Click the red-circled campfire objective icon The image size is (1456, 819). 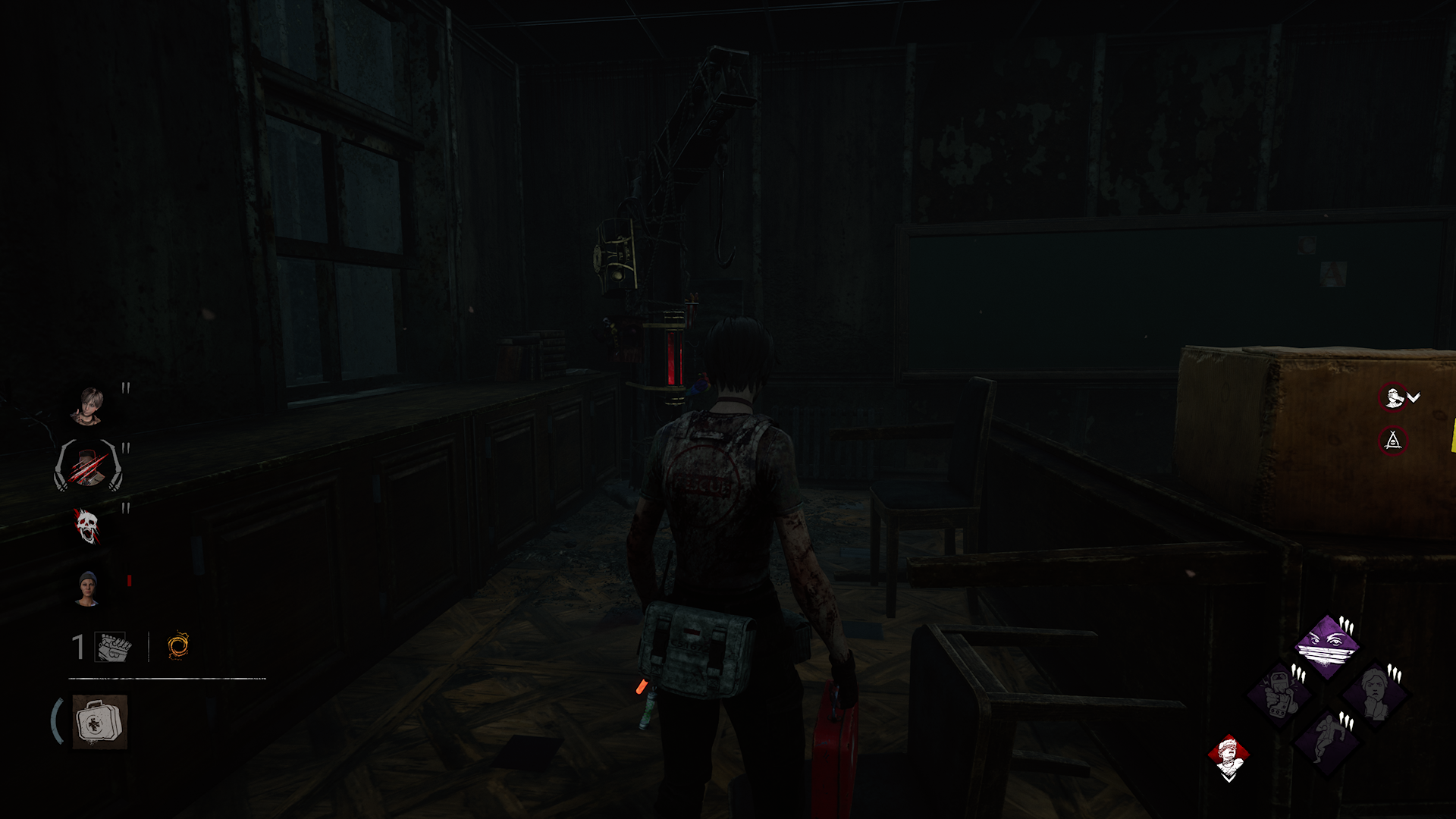click(1393, 440)
